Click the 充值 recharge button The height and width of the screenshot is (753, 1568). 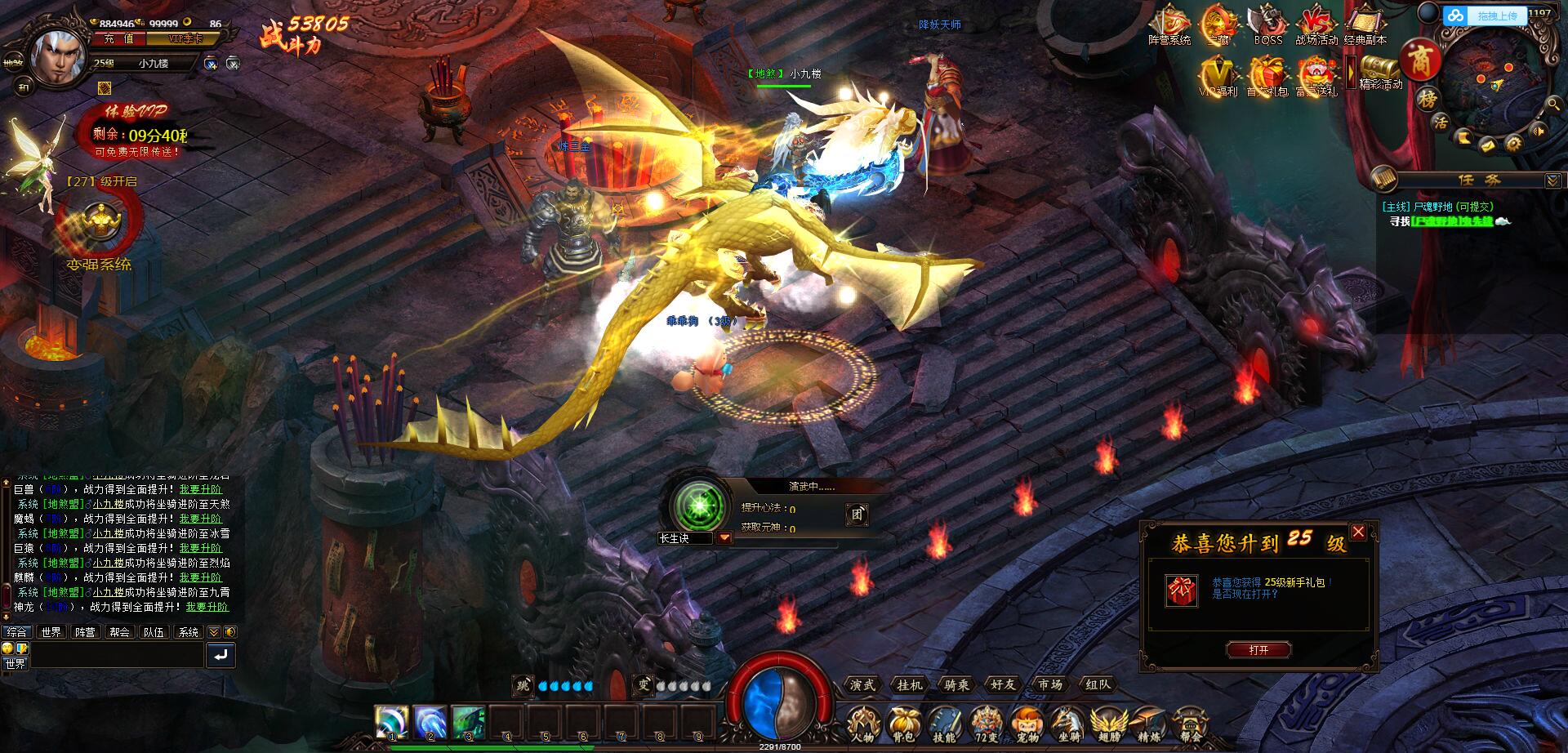click(x=119, y=39)
